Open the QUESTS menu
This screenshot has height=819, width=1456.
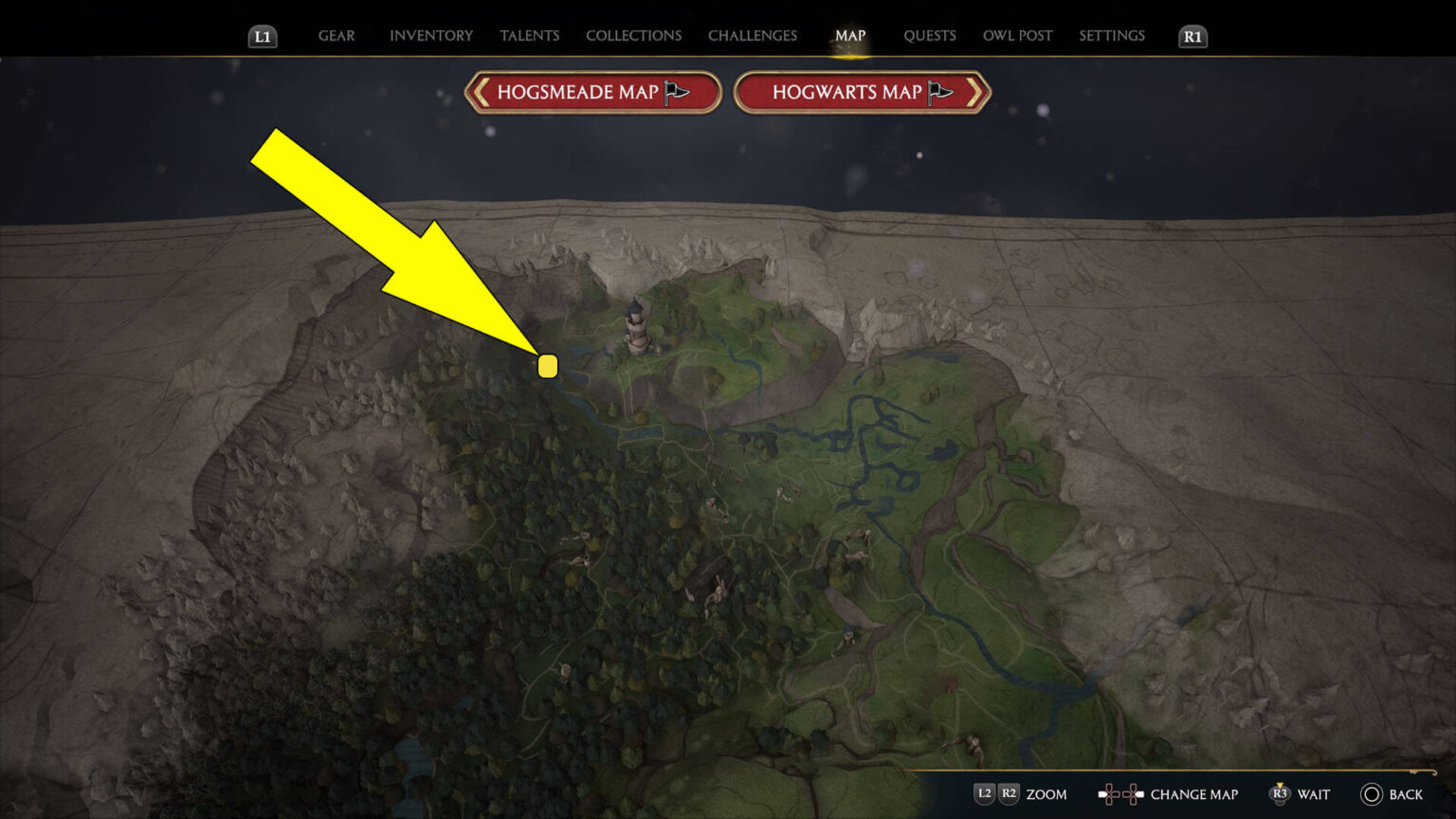930,35
